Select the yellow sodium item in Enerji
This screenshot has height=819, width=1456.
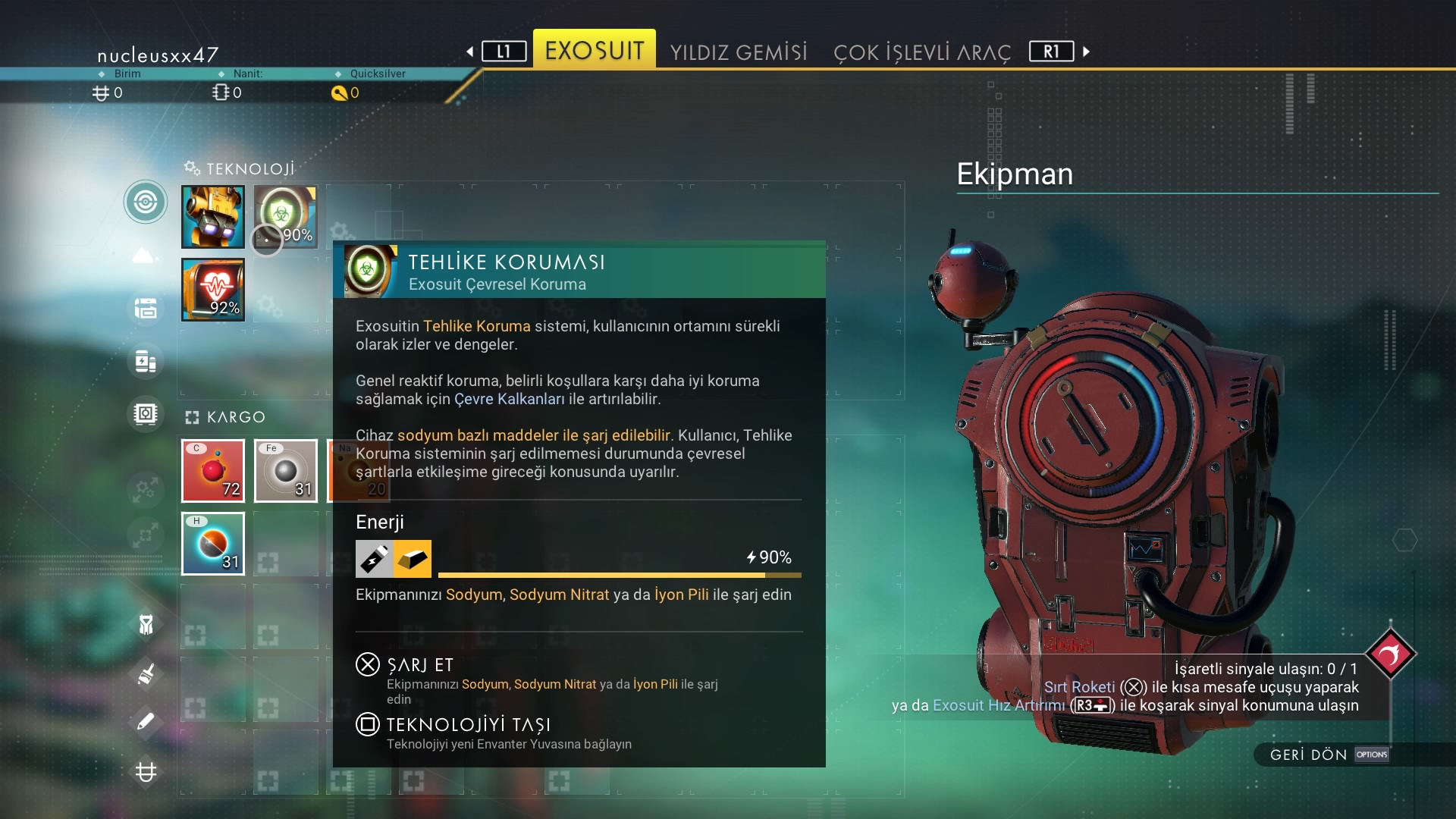click(x=413, y=559)
